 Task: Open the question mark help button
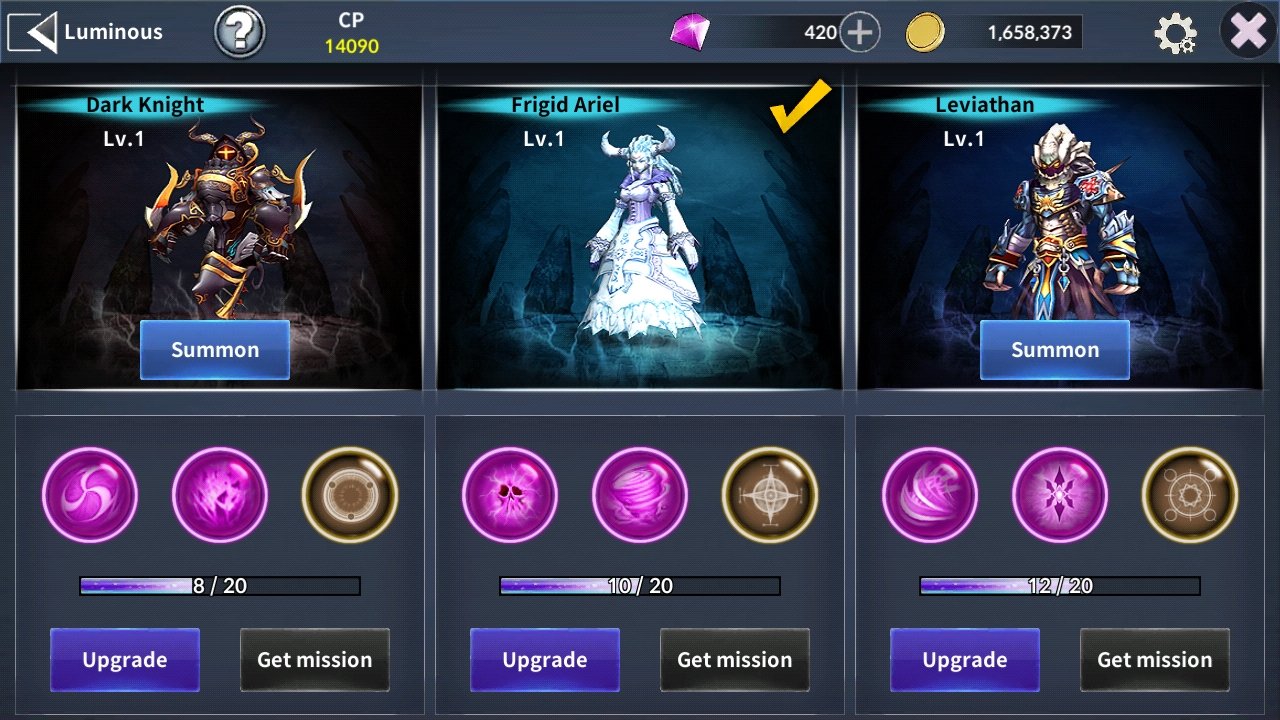pos(240,33)
